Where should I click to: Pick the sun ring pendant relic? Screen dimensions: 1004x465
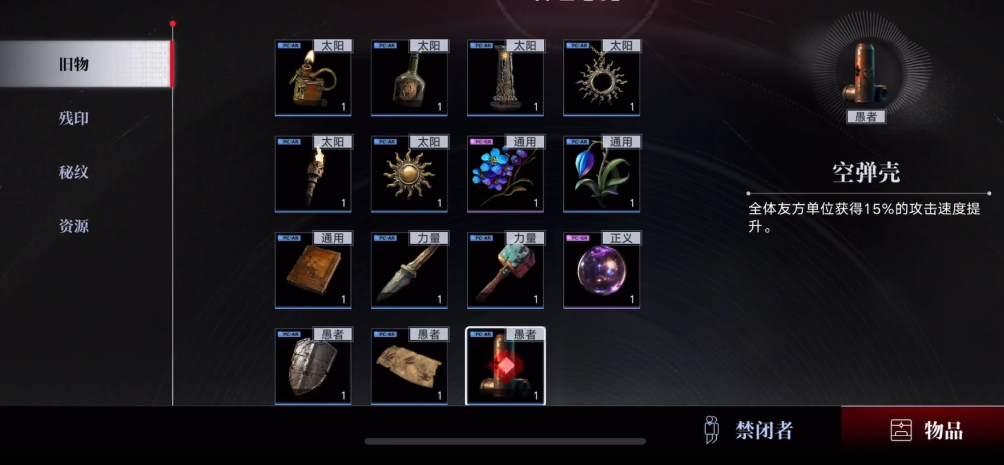coord(601,80)
